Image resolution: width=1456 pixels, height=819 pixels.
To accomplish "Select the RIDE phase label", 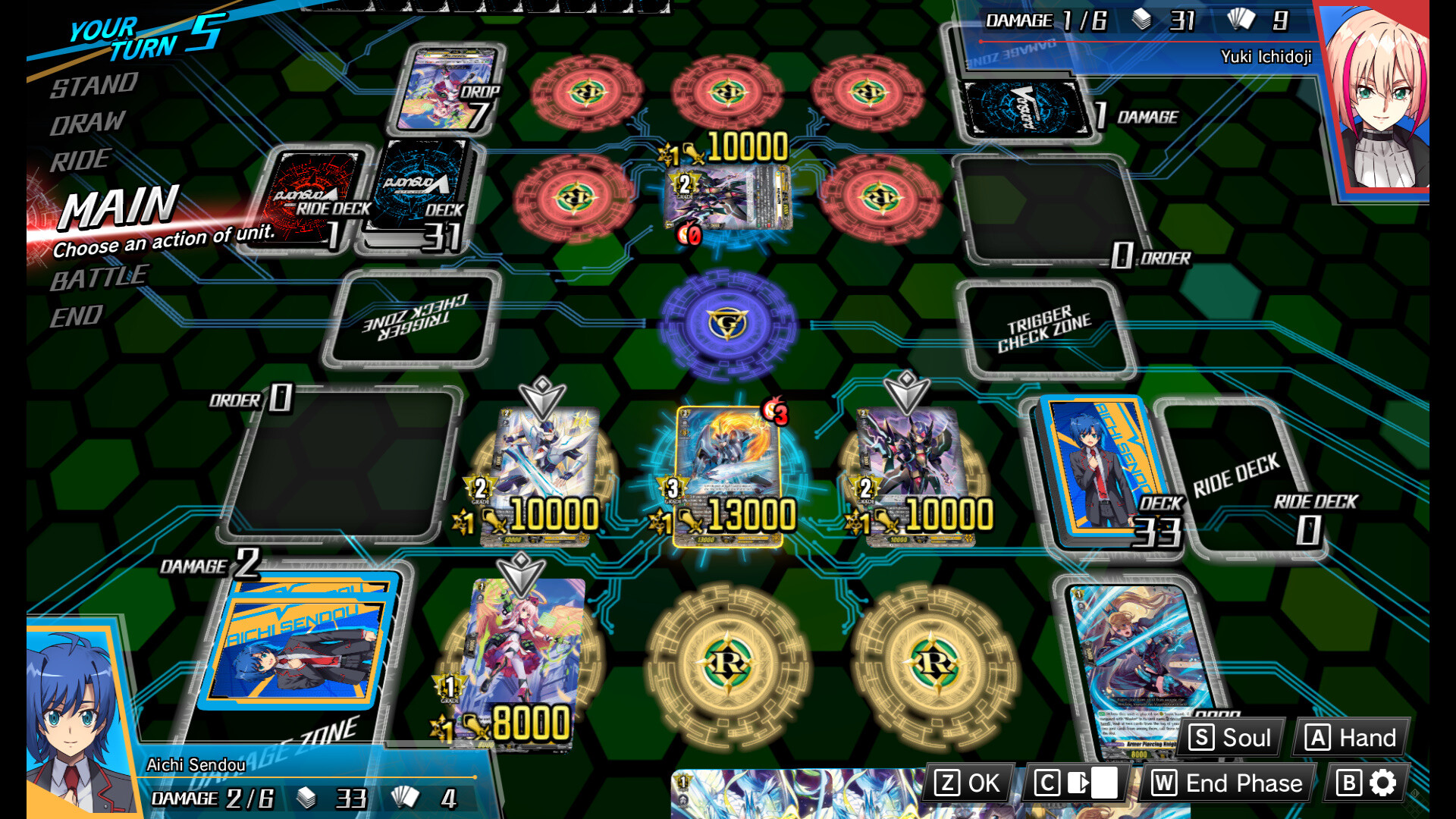I will [x=80, y=159].
